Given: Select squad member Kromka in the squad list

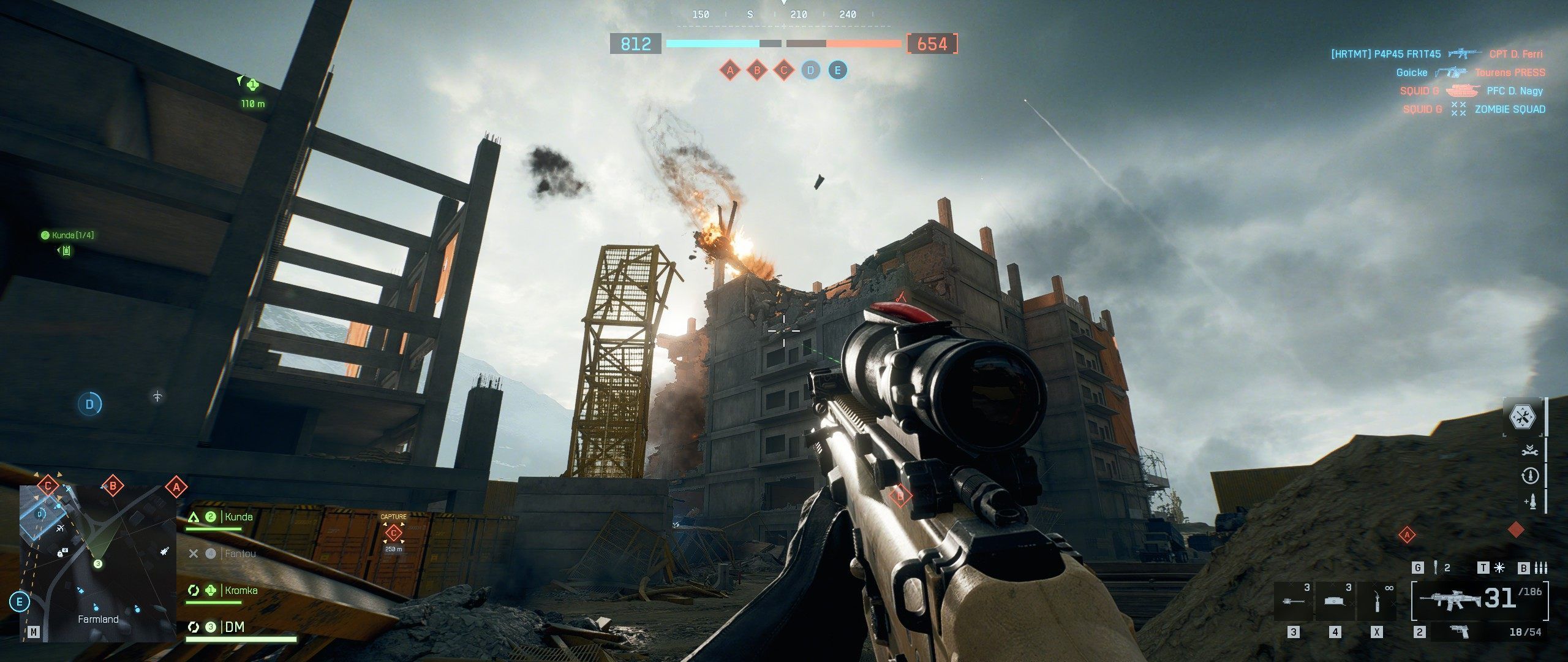Looking at the screenshot, I should pos(241,591).
